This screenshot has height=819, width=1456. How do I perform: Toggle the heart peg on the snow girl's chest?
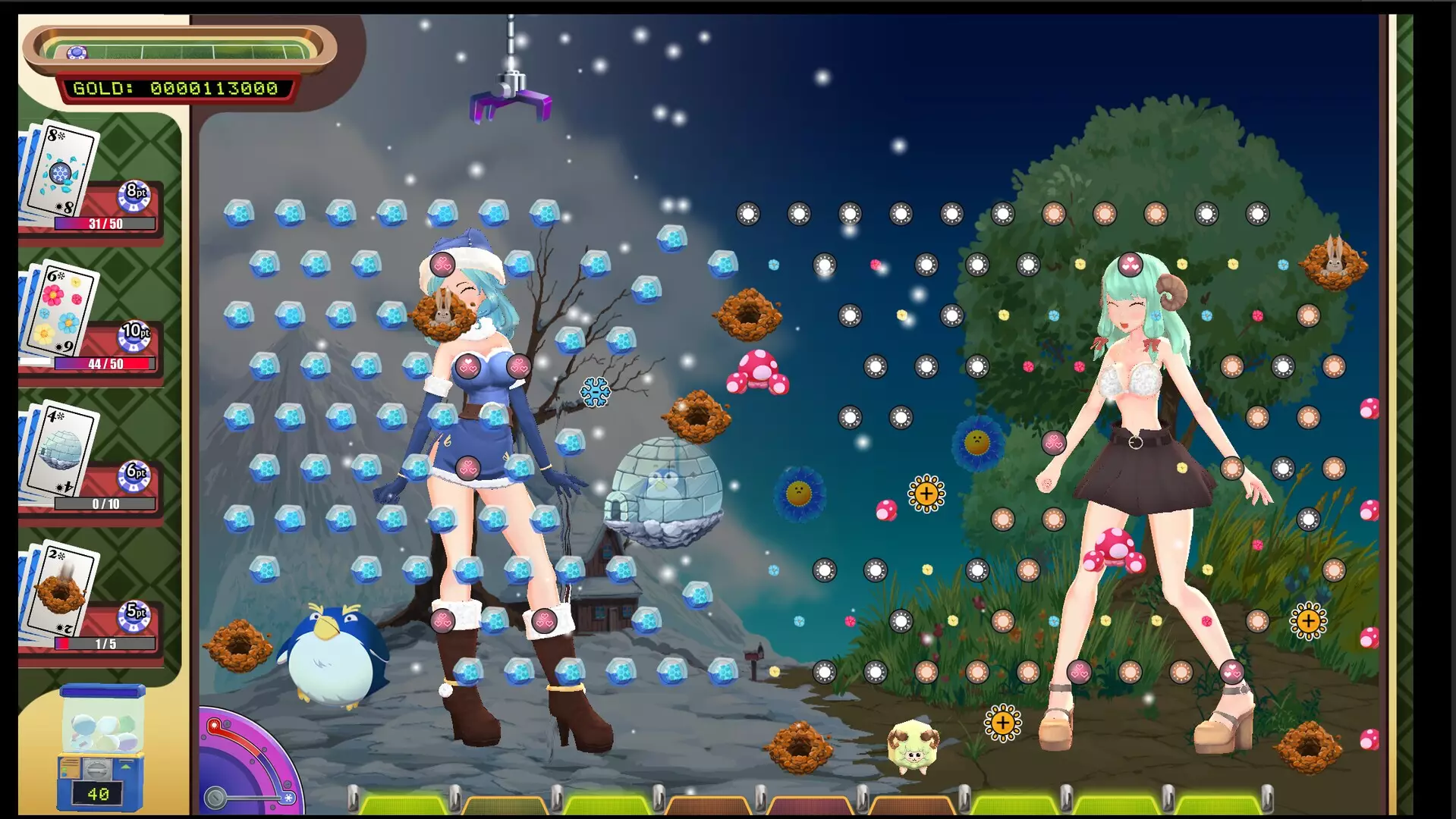pyautogui.click(x=467, y=365)
